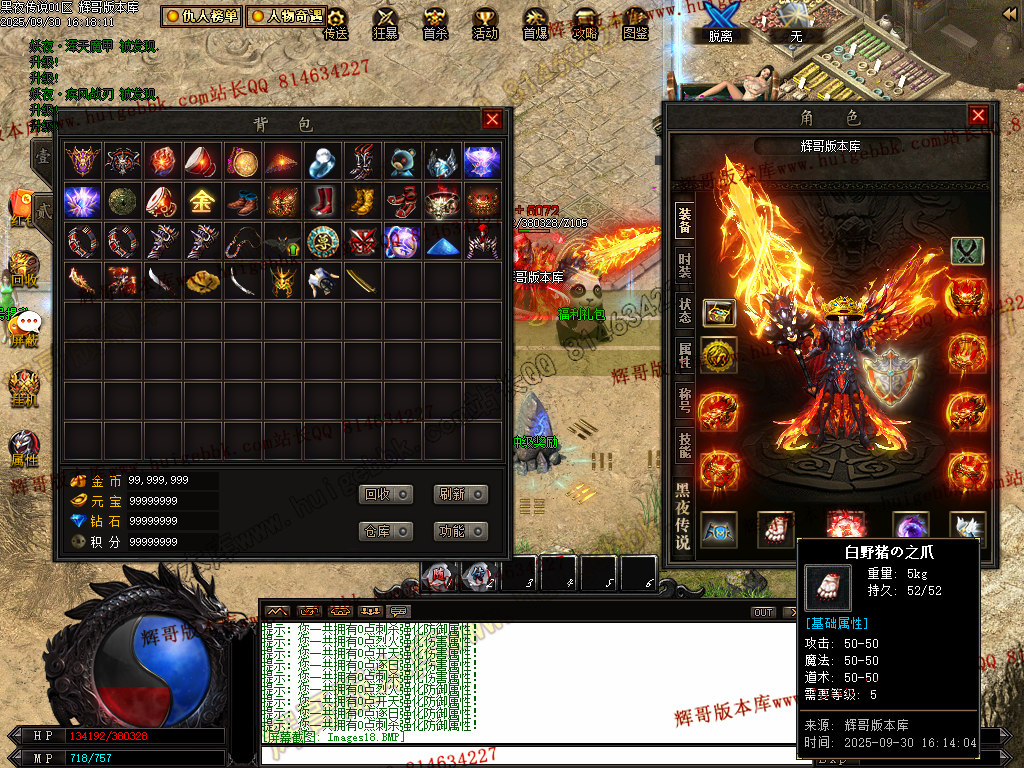Switch to the 时装 fashion tab

(x=684, y=265)
